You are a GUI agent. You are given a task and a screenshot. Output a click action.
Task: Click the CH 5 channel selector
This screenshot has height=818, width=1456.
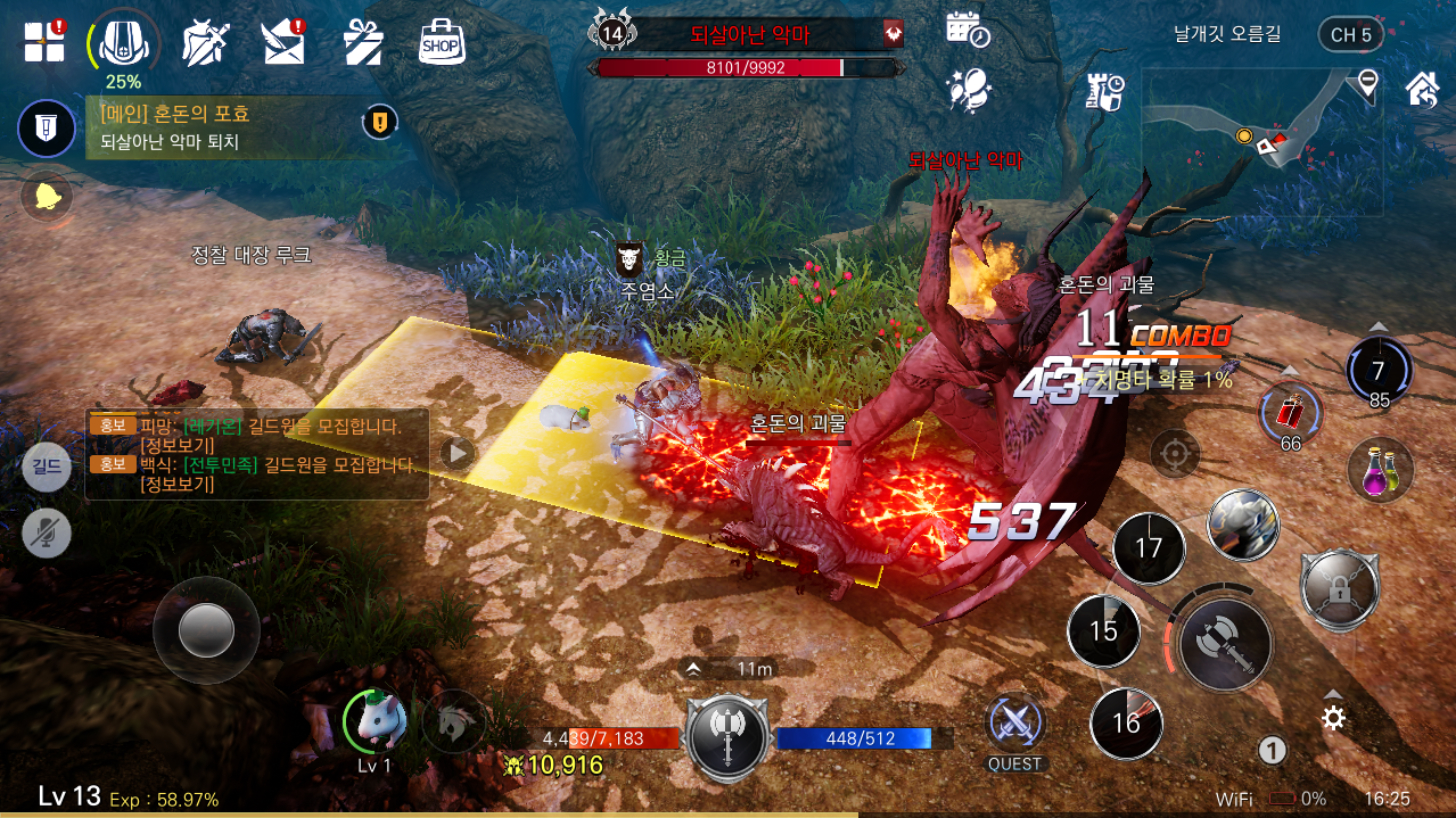[x=1350, y=35]
